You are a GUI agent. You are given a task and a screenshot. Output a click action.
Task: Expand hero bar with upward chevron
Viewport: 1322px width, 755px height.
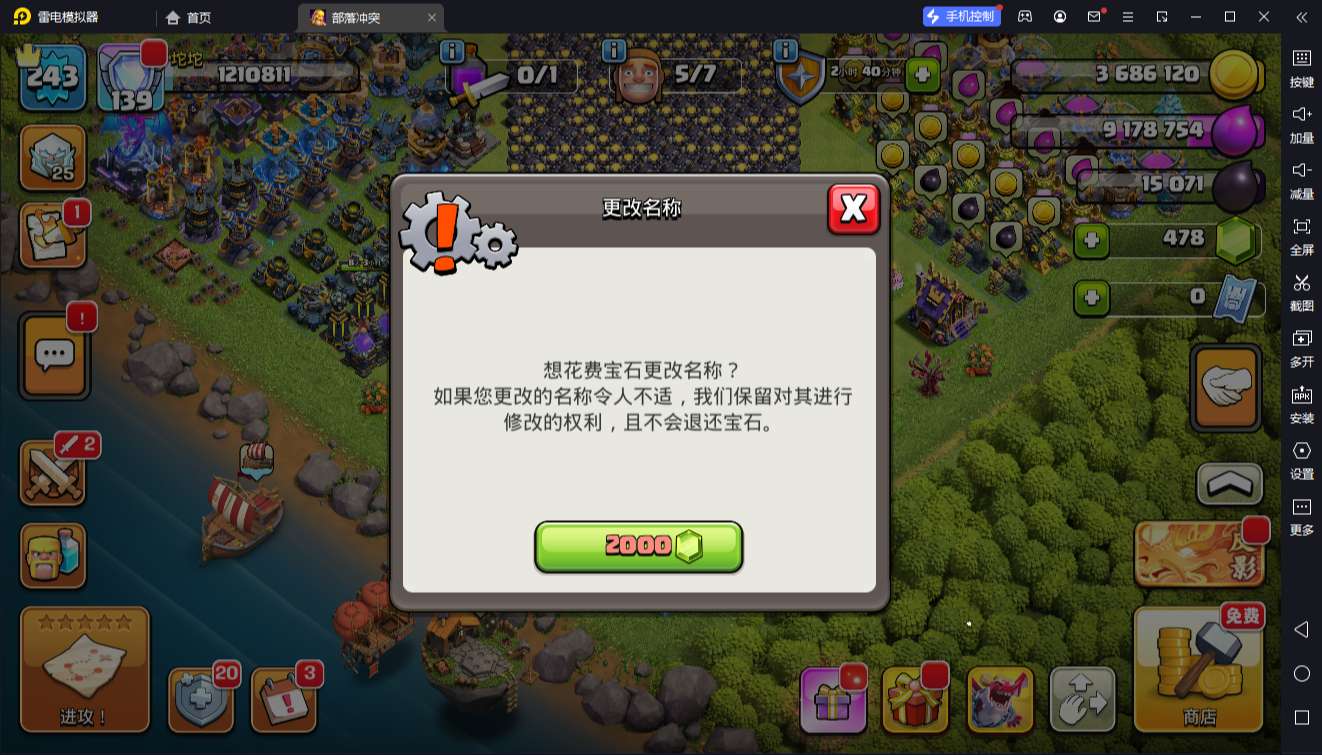tap(1227, 485)
